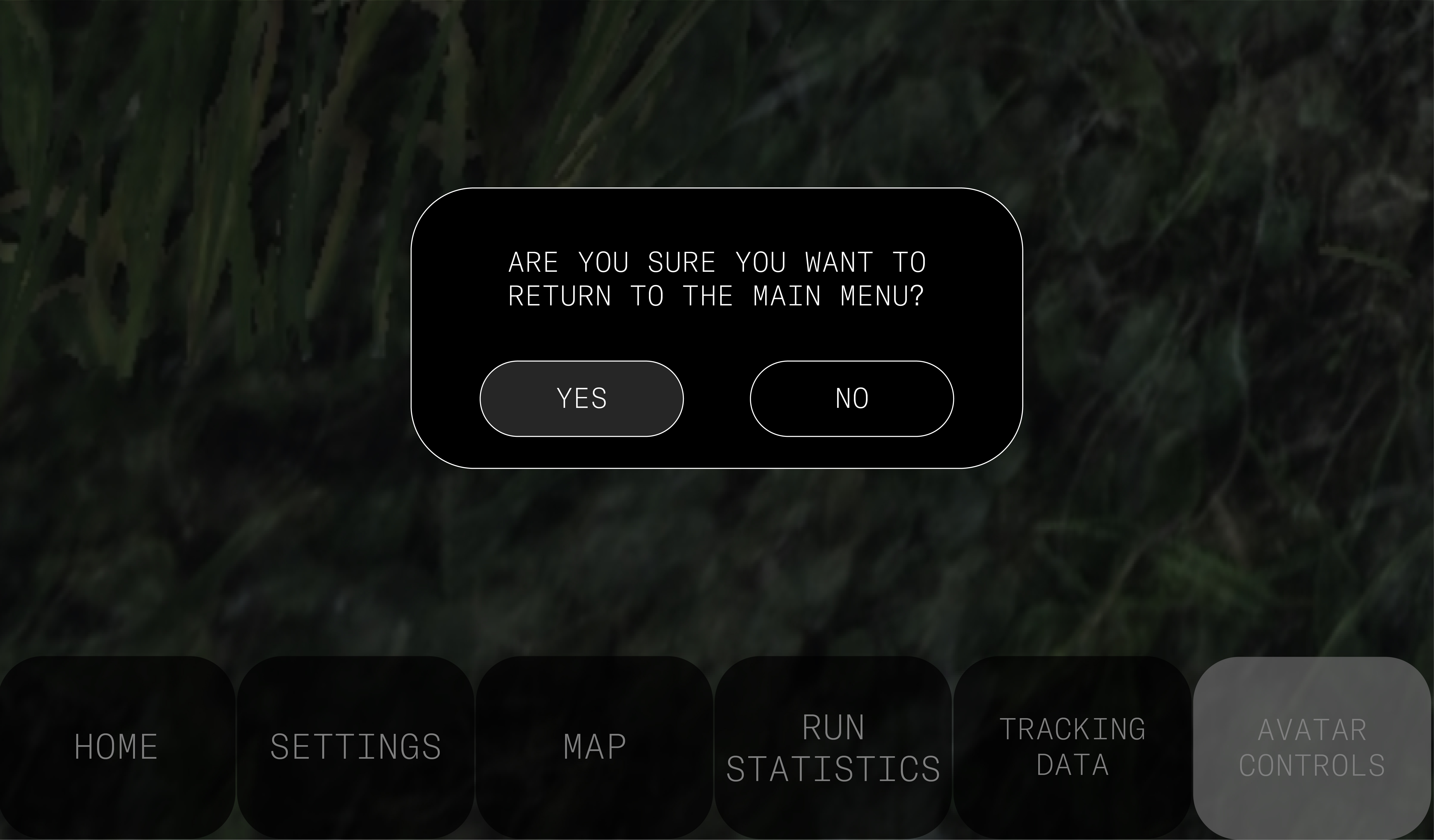Image resolution: width=1434 pixels, height=840 pixels.
Task: View RUN STATISTICS
Action: 833,747
